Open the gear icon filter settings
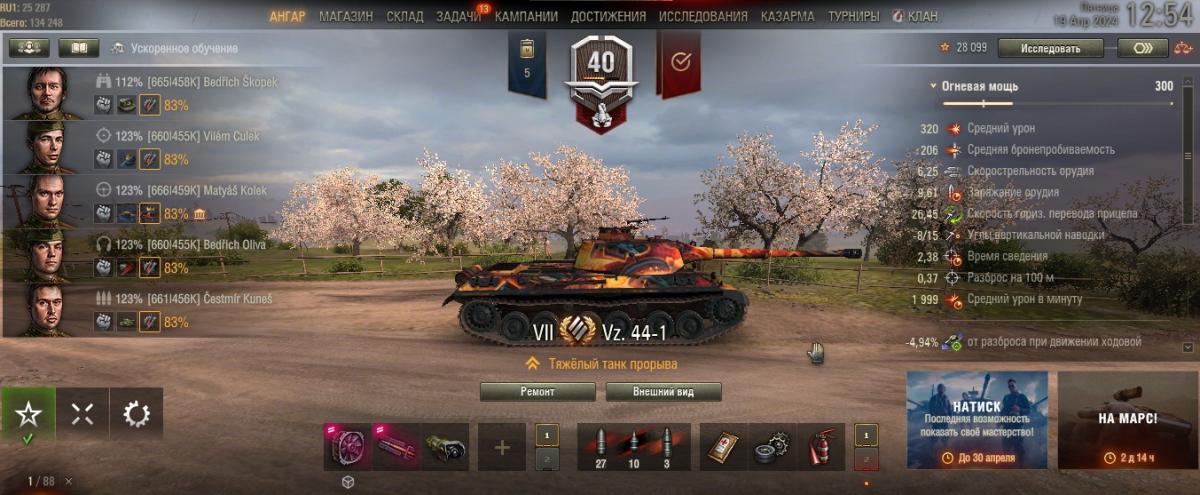1200x495 pixels. tap(136, 414)
